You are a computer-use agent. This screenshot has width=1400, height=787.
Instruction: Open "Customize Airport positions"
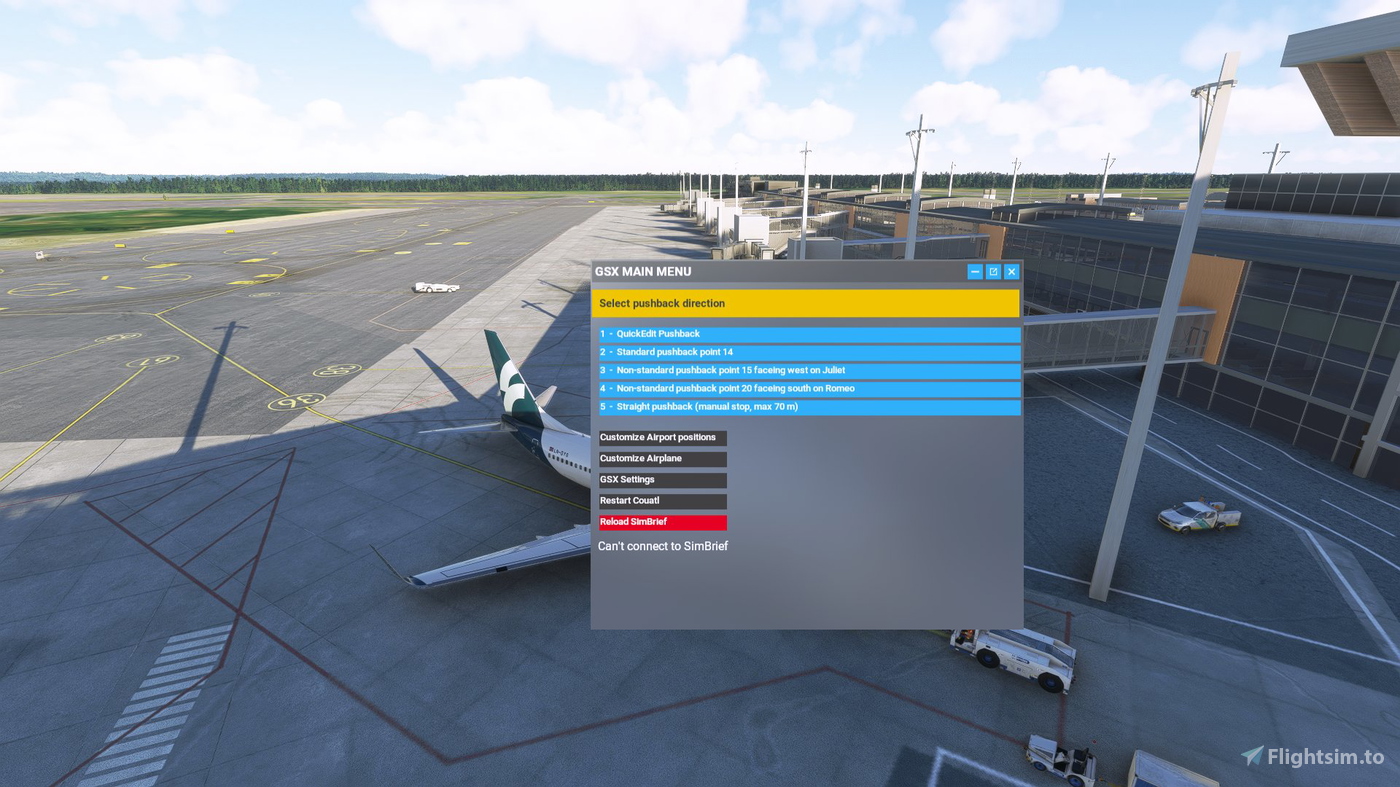click(662, 437)
